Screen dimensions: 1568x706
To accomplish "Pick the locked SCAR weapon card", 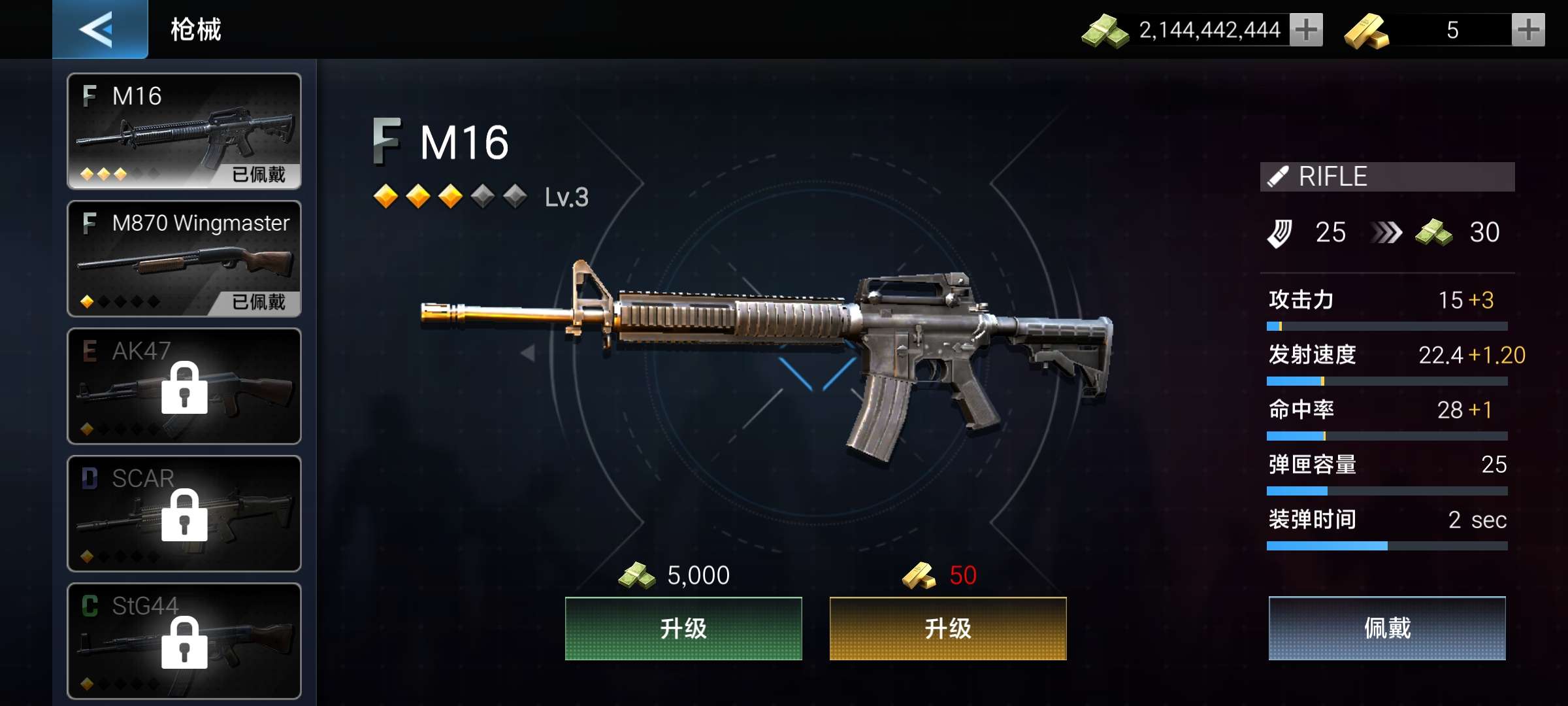I will (184, 513).
